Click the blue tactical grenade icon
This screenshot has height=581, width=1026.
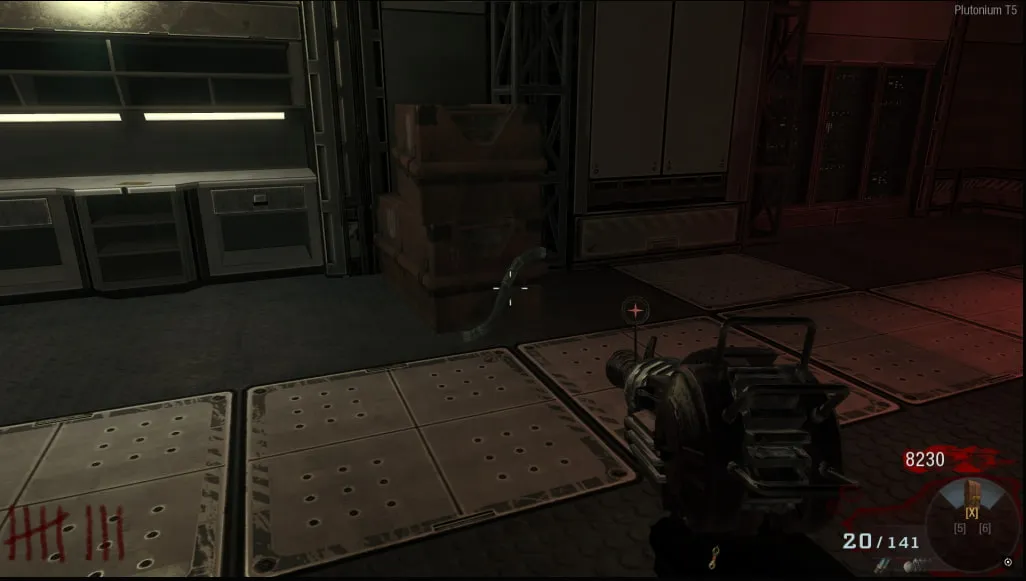pyautogui.click(x=882, y=564)
